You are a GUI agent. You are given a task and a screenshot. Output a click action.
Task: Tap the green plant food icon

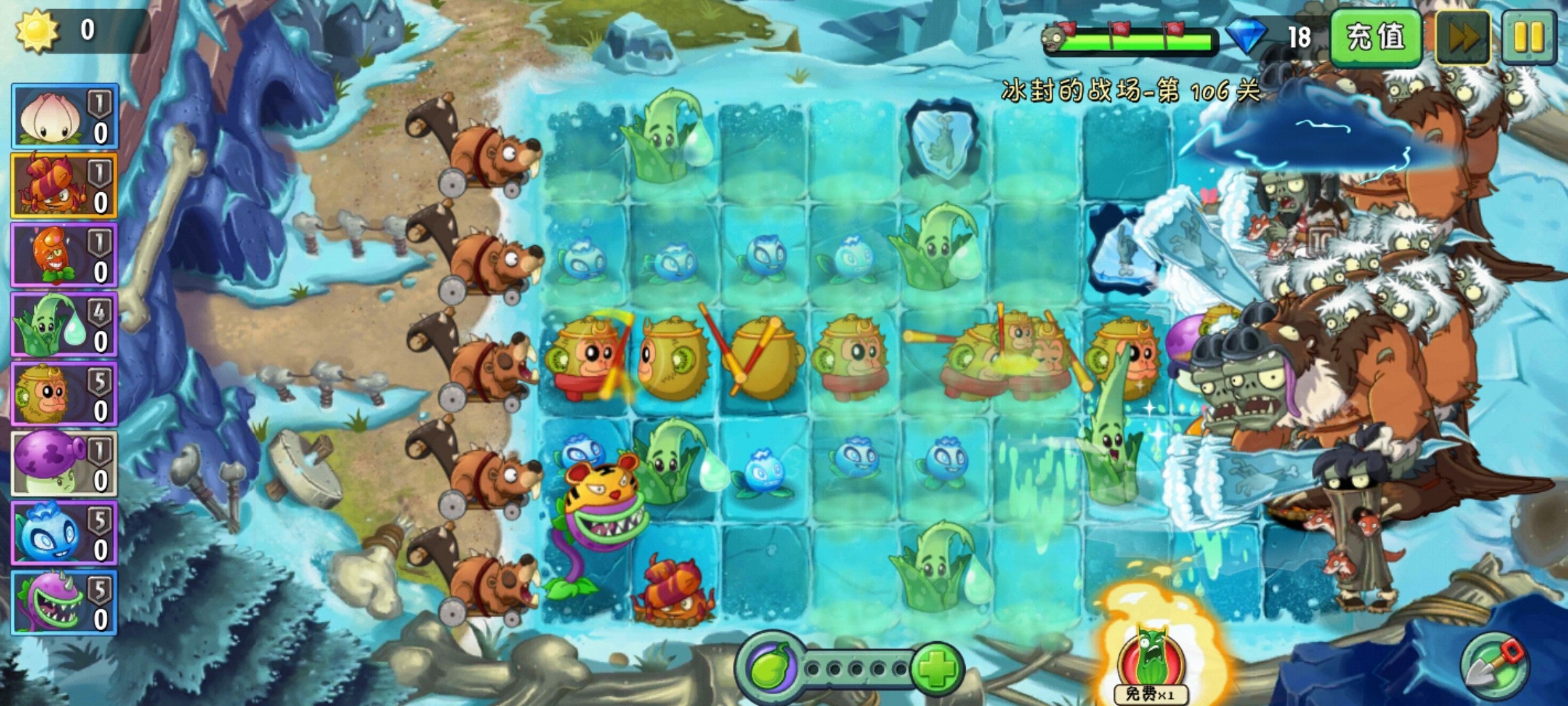[769, 668]
